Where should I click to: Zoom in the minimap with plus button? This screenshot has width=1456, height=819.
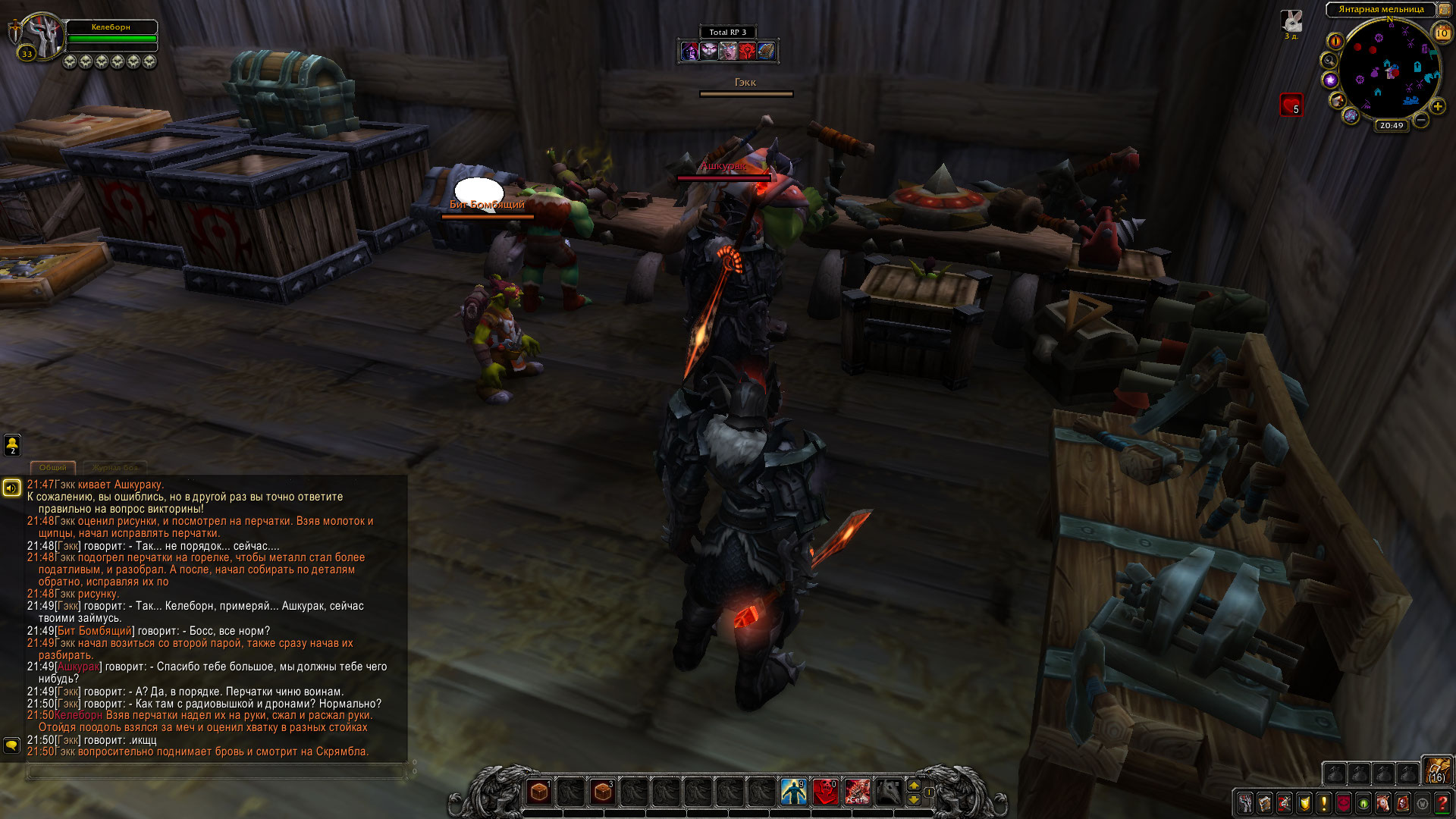pos(1438,106)
